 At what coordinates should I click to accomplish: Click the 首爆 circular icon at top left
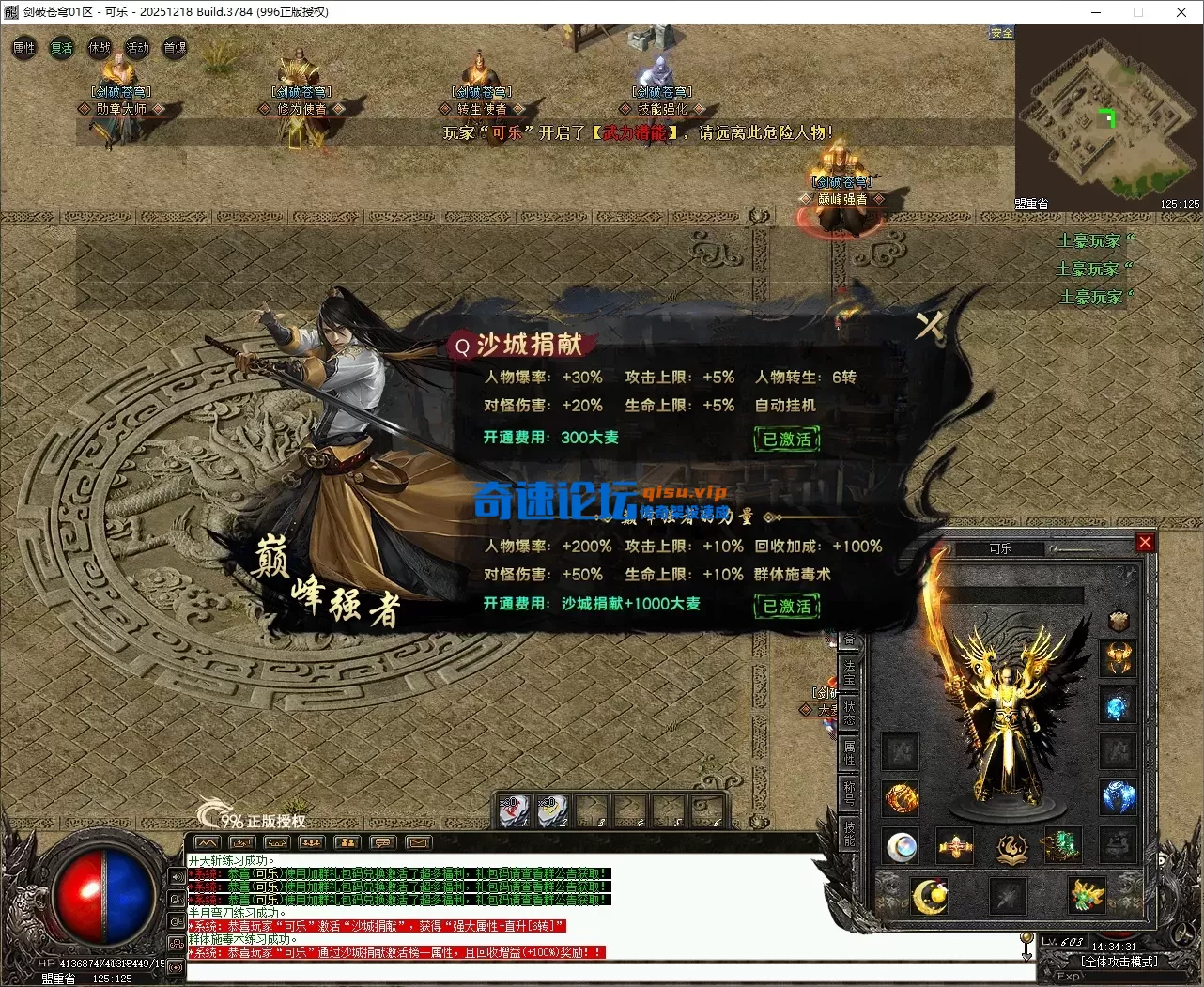pos(174,47)
